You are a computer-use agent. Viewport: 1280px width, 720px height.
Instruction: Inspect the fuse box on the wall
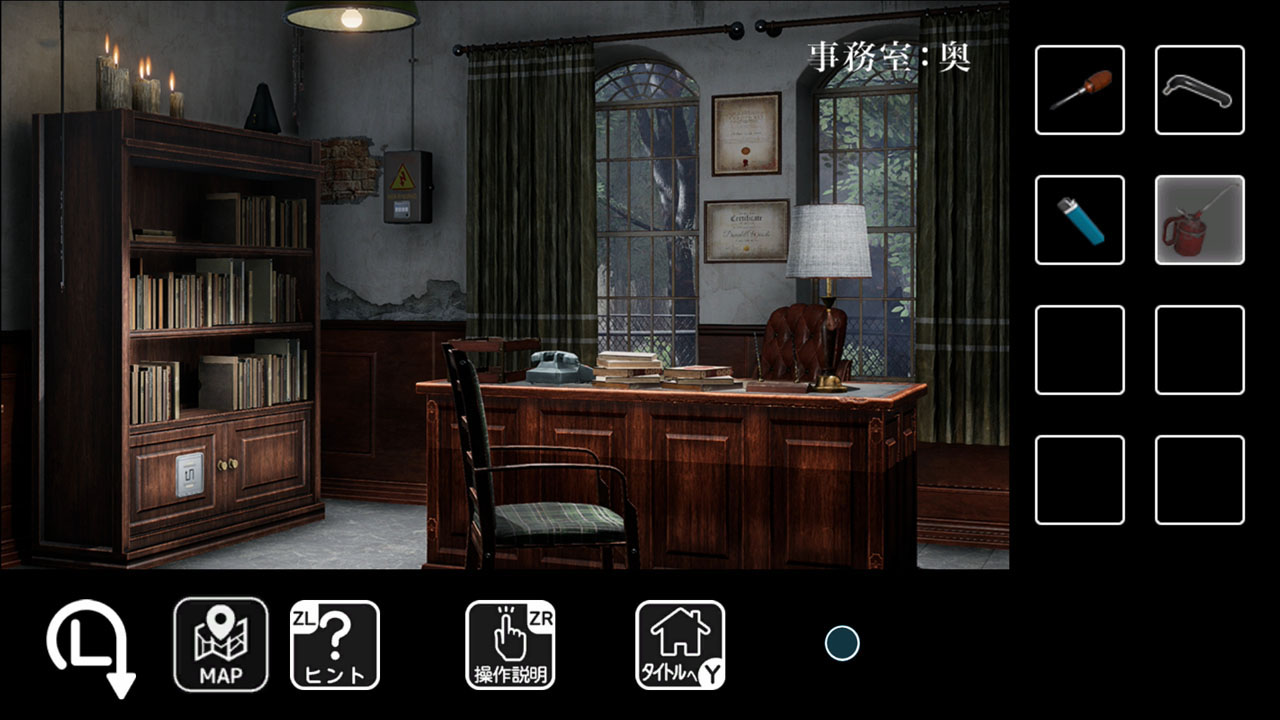pyautogui.click(x=409, y=189)
